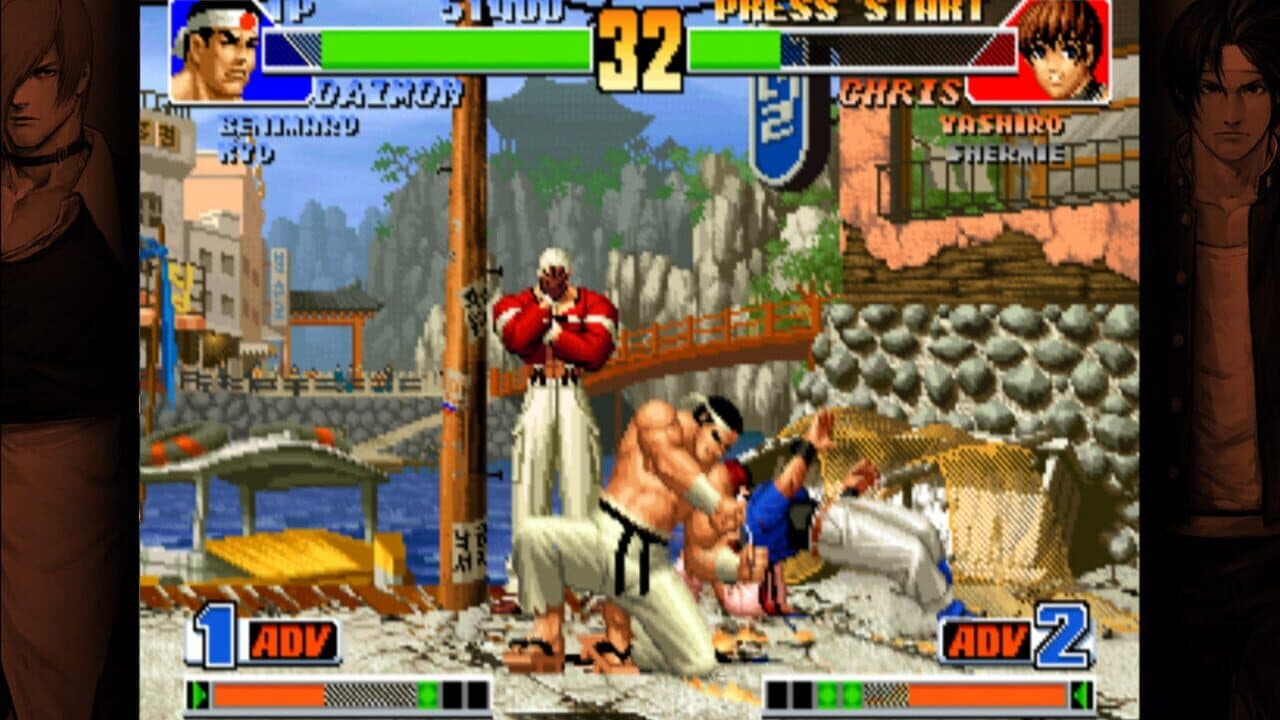Select the DAIMON name tab
1280x720 pixels.
(390, 93)
